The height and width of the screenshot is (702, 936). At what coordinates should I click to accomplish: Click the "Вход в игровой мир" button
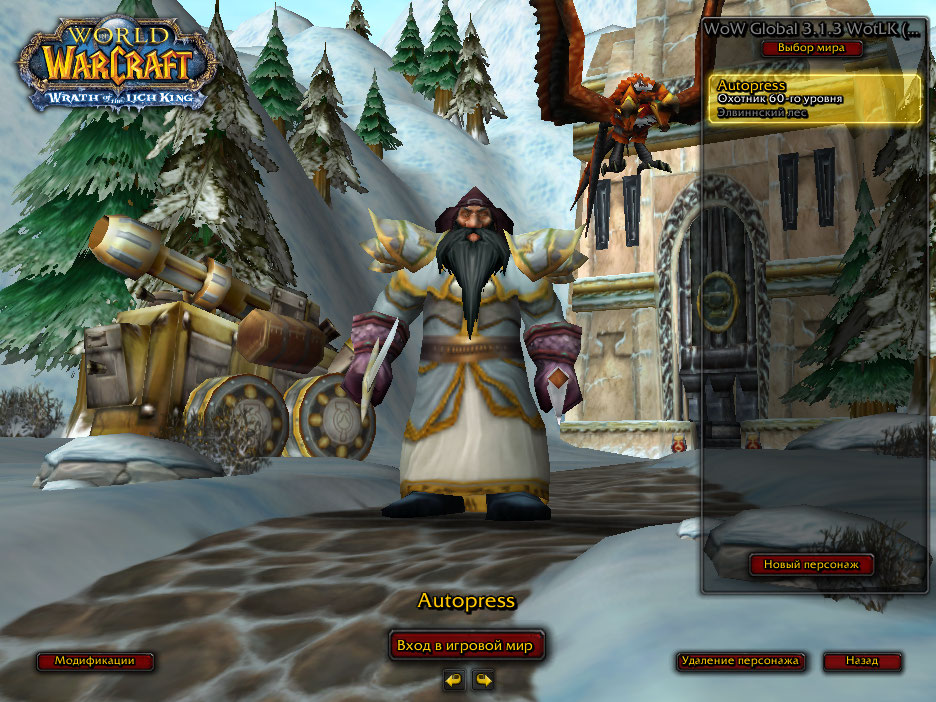pos(467,646)
